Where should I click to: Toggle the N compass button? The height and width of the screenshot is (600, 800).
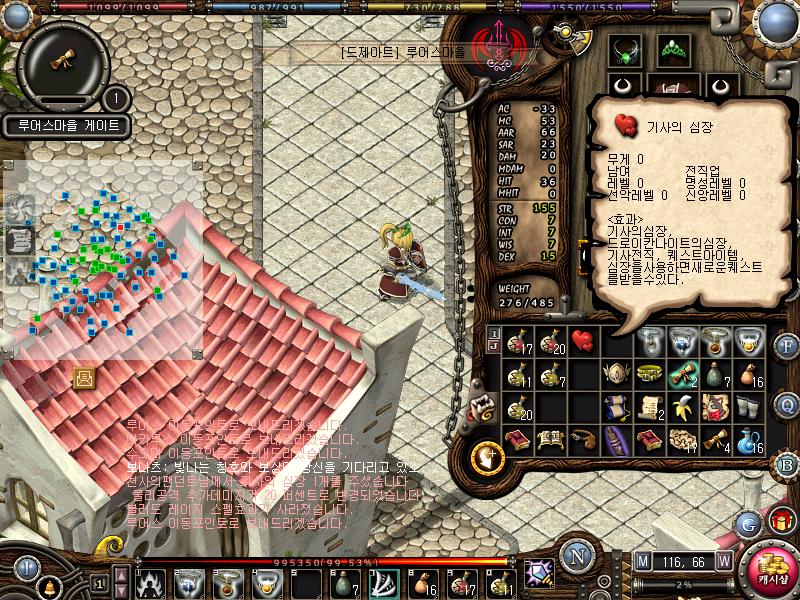click(x=575, y=554)
